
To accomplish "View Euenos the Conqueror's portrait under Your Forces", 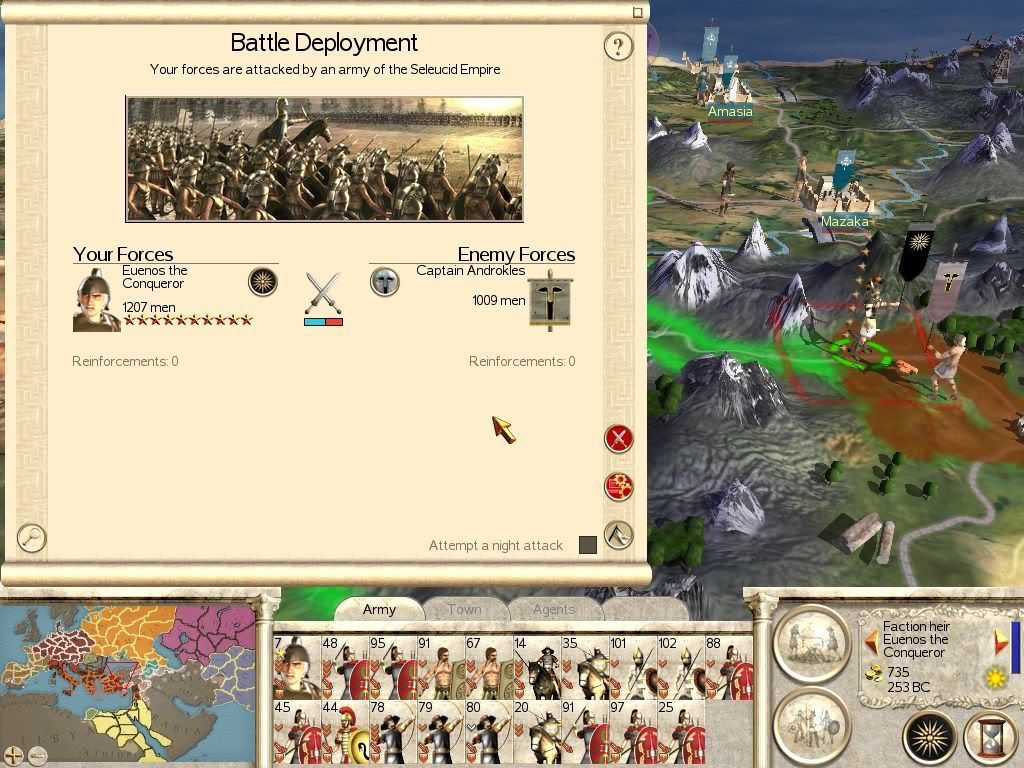I will pyautogui.click(x=96, y=299).
